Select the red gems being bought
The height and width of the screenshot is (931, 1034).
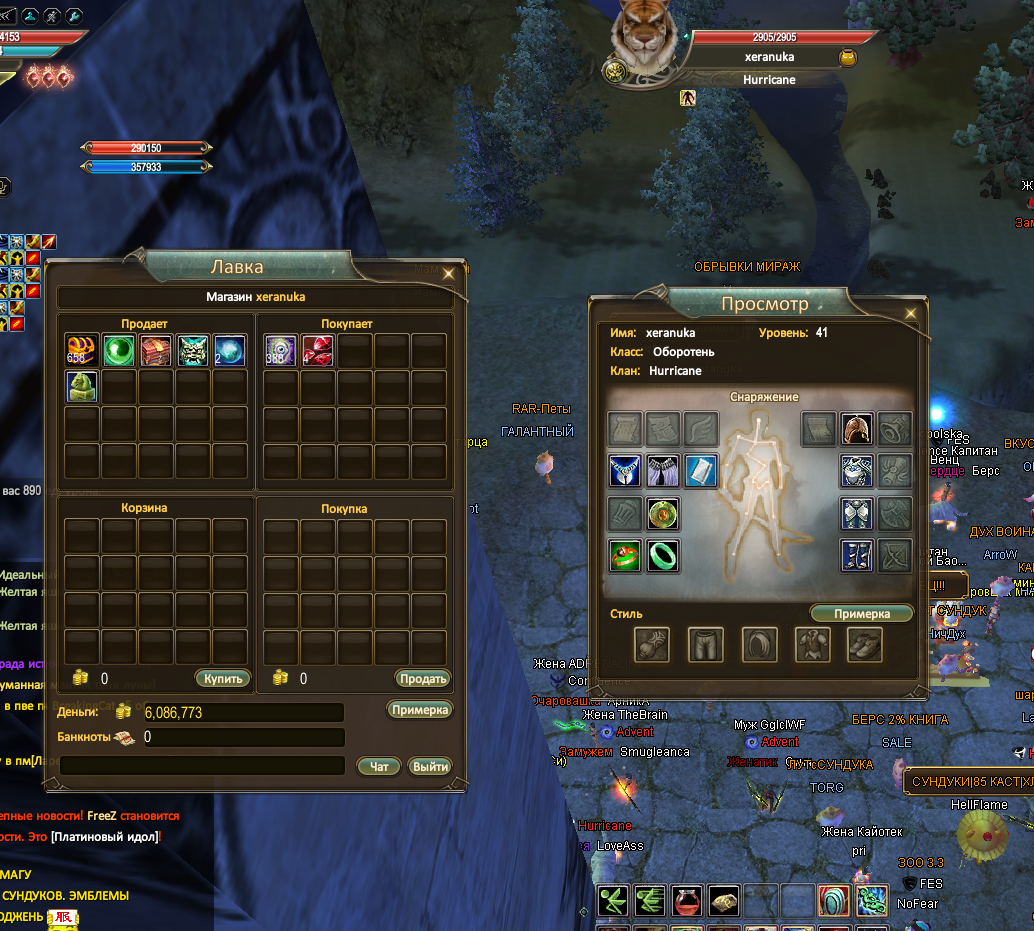coord(318,351)
